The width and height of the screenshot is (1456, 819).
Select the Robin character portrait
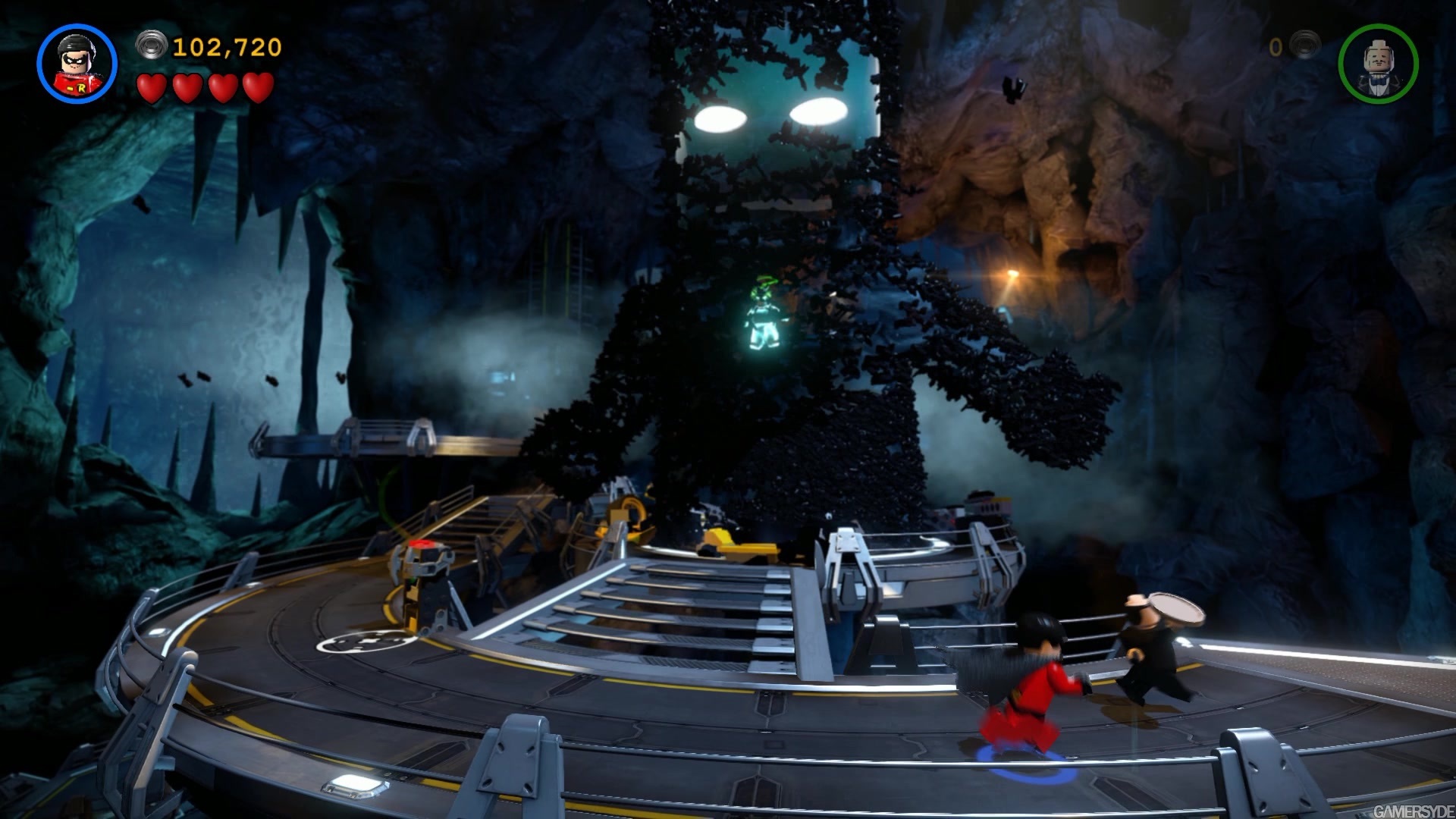pos(77,64)
